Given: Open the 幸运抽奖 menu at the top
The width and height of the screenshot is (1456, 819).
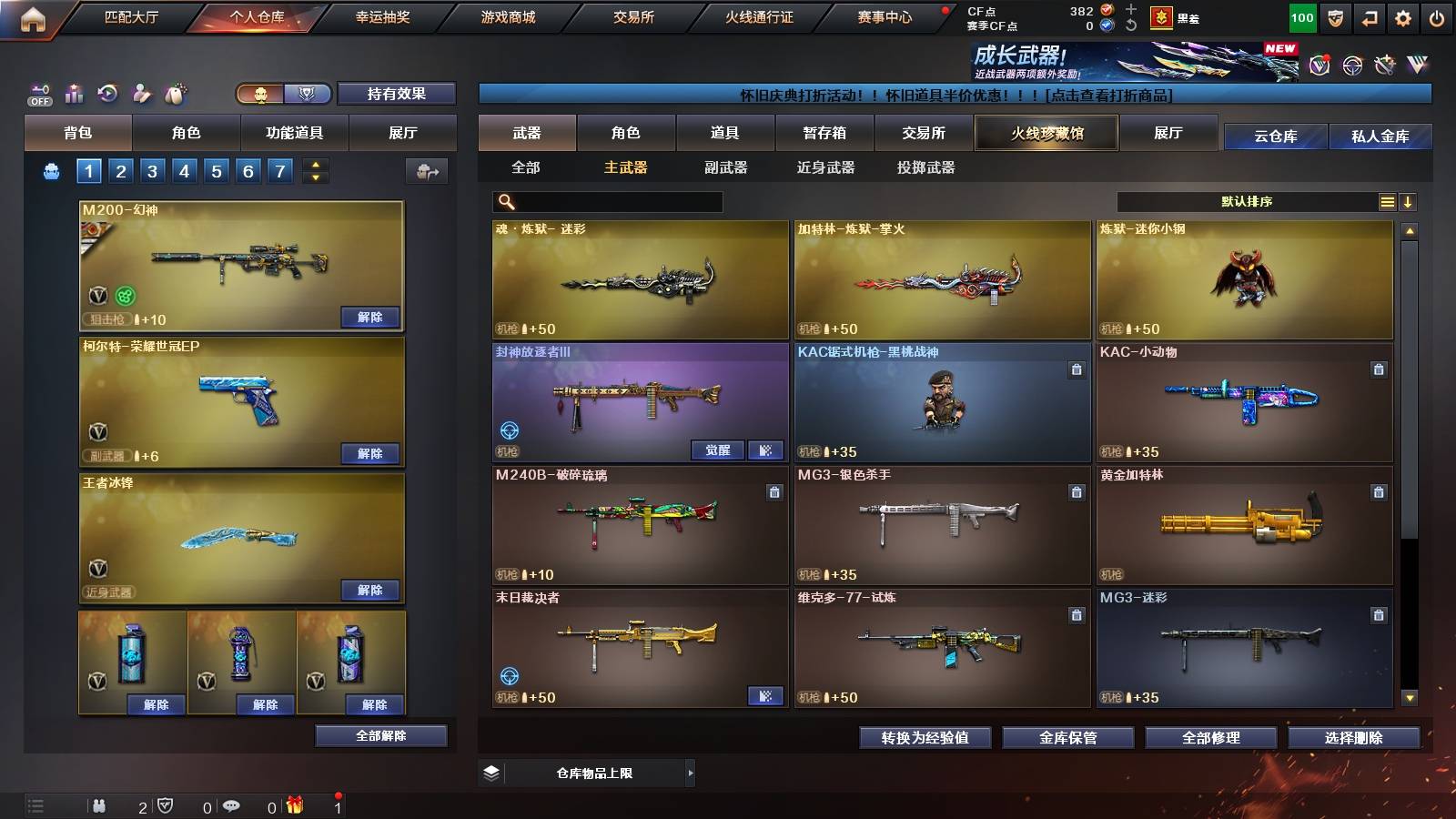Looking at the screenshot, I should click(384, 15).
